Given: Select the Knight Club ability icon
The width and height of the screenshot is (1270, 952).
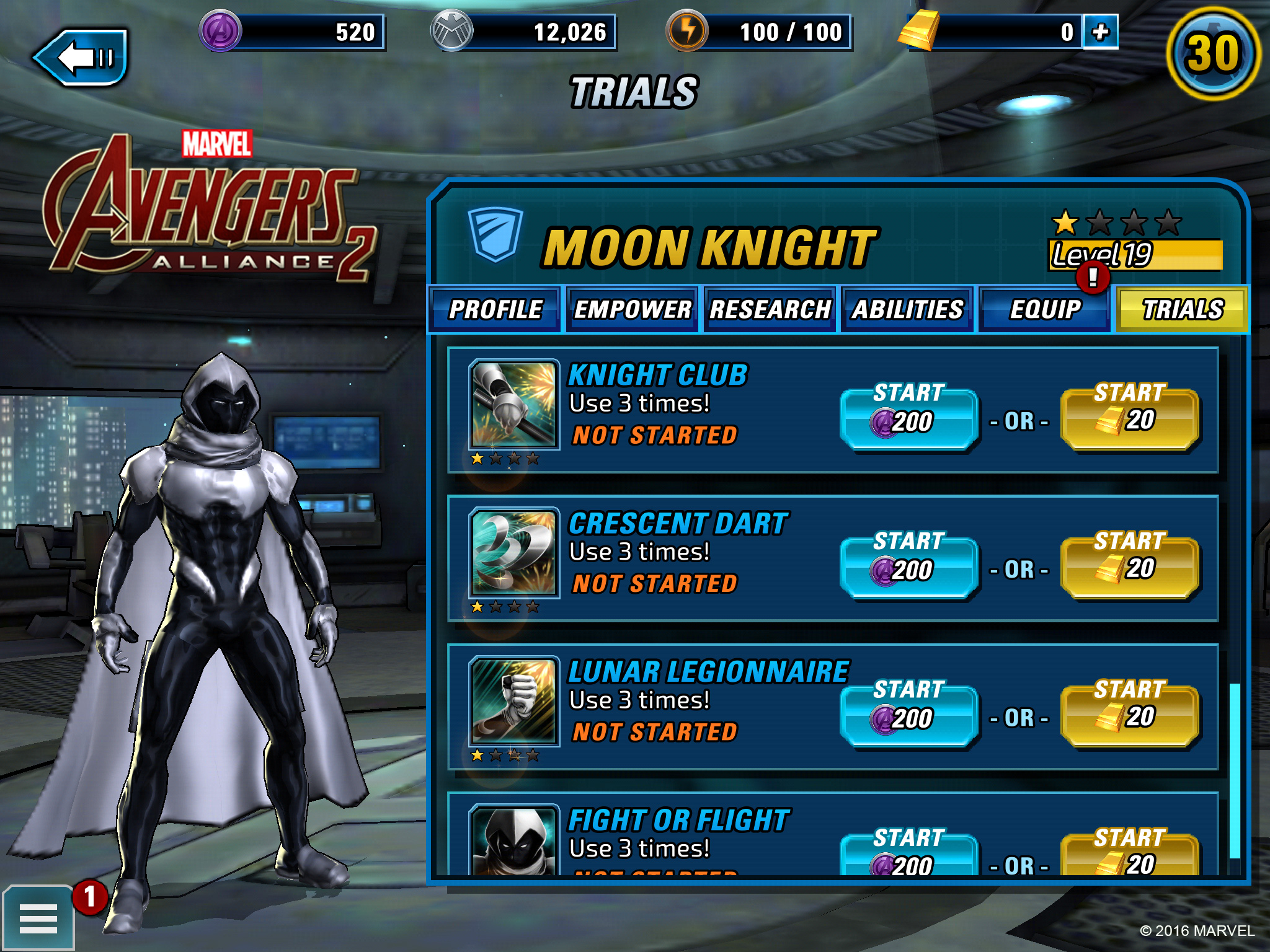Looking at the screenshot, I should pyautogui.click(x=513, y=404).
